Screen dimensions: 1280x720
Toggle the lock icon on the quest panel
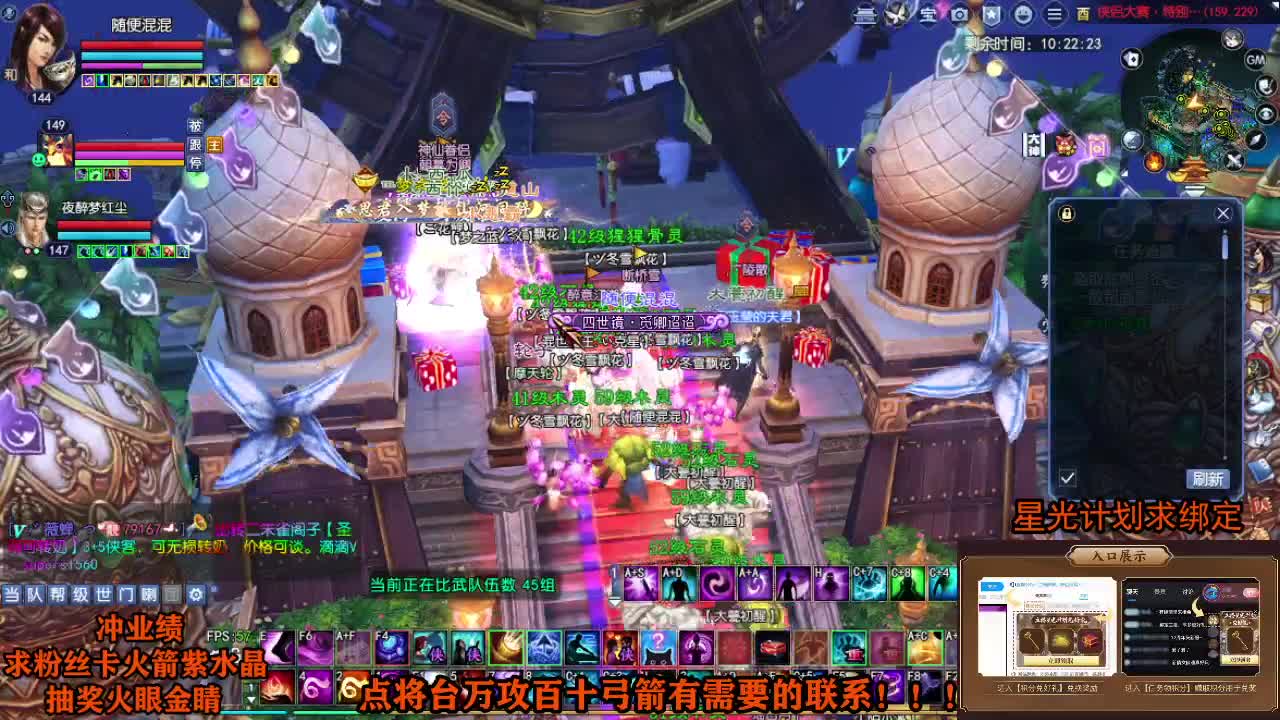pos(1065,213)
